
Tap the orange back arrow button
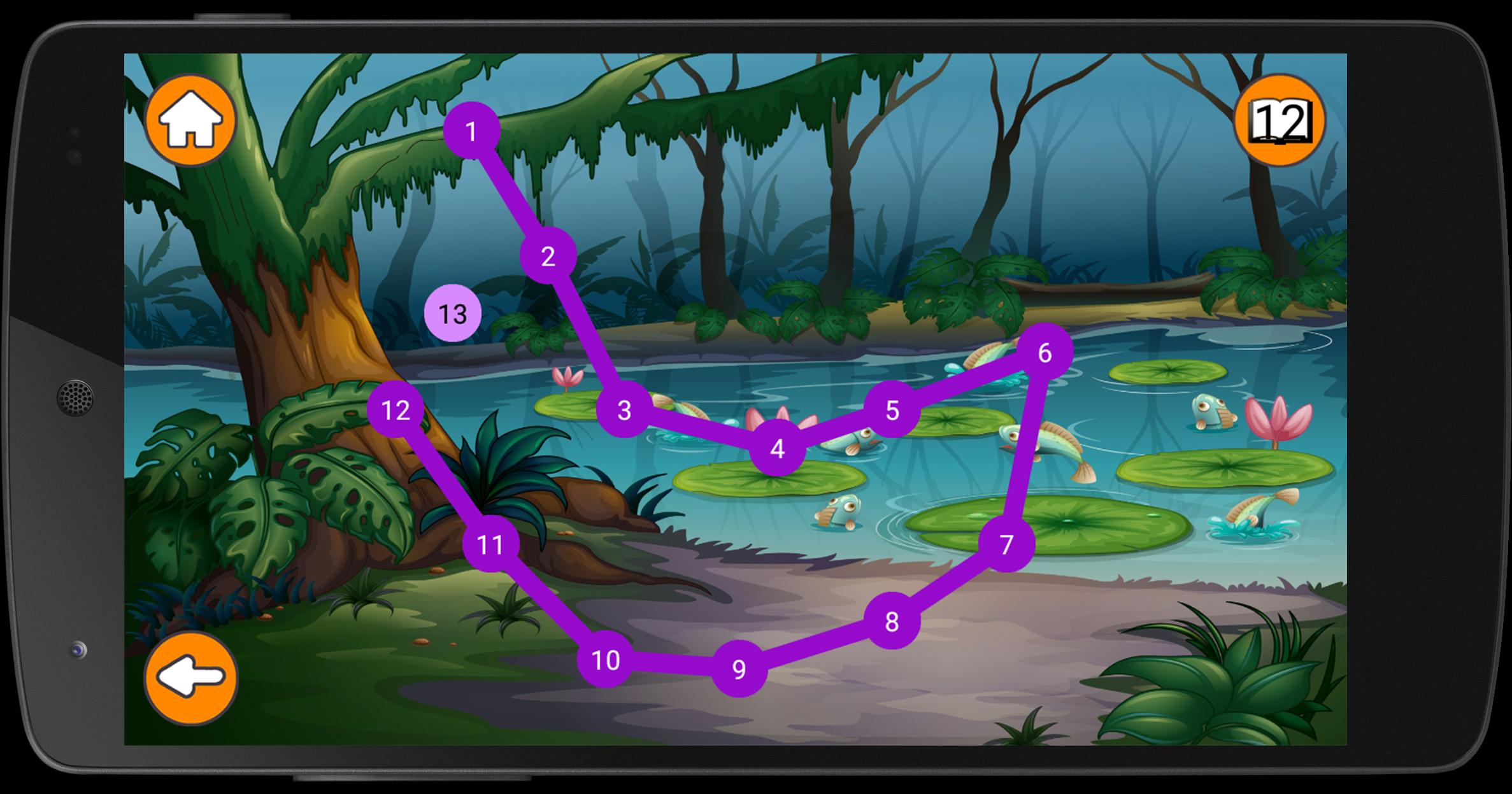tap(190, 678)
